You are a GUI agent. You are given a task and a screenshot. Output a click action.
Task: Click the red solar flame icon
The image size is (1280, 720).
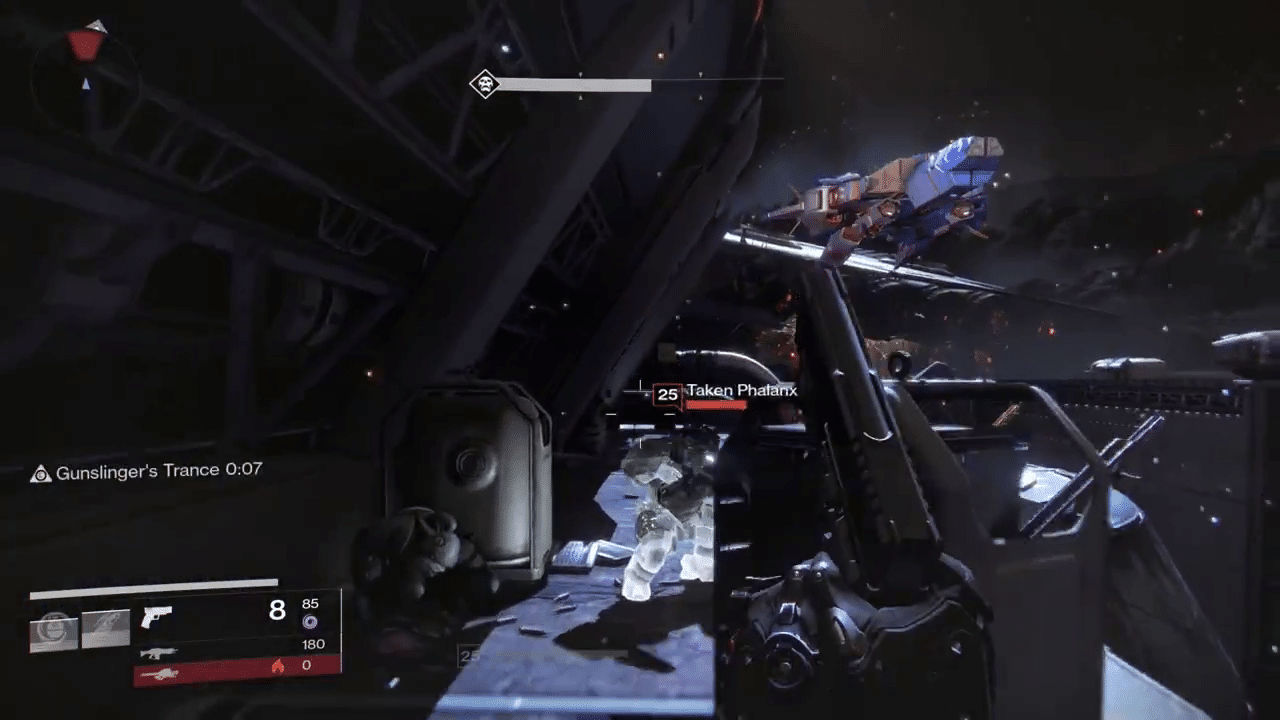[277, 665]
